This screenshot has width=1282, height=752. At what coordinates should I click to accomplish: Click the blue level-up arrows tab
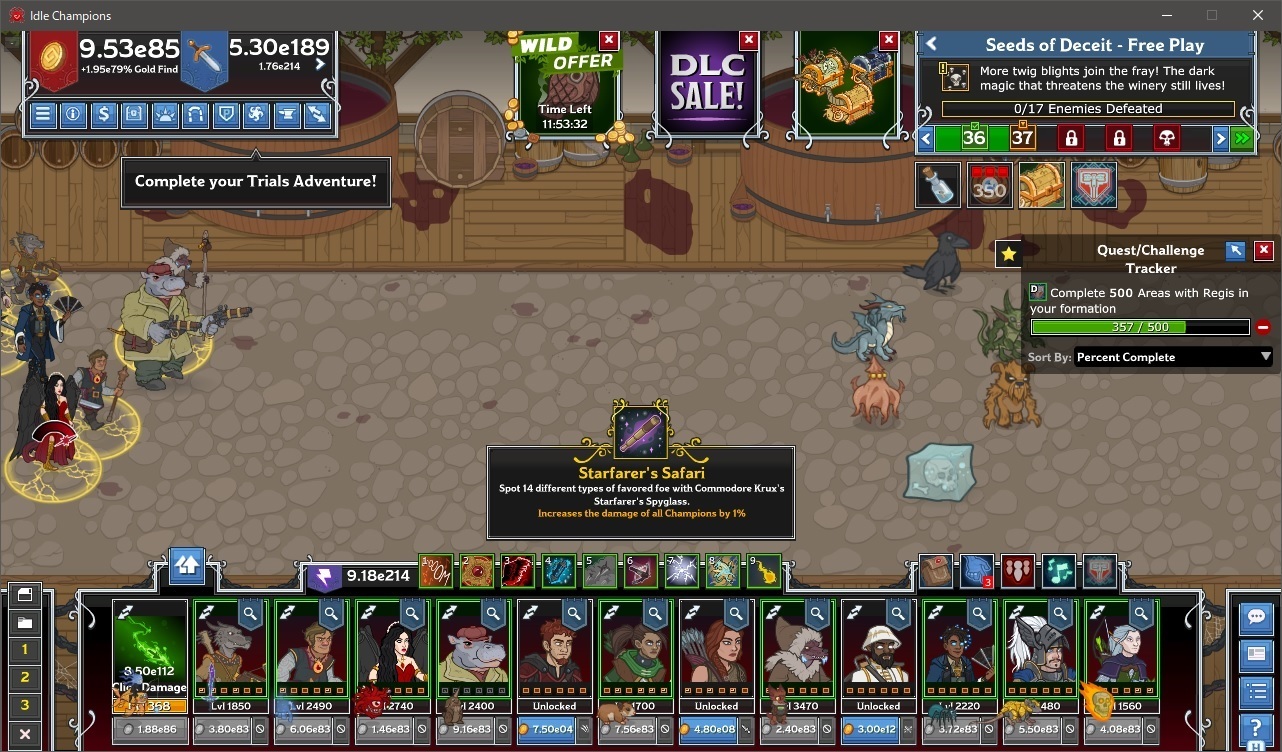pos(187,566)
